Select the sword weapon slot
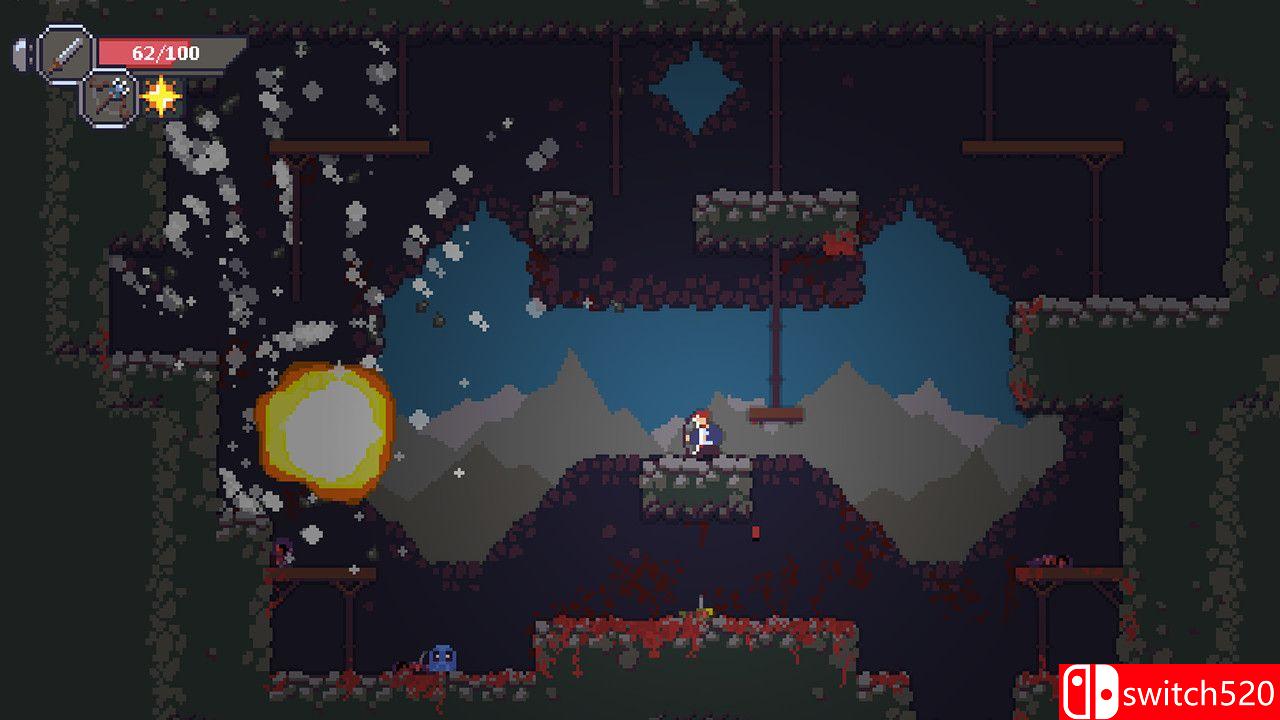 tap(66, 54)
